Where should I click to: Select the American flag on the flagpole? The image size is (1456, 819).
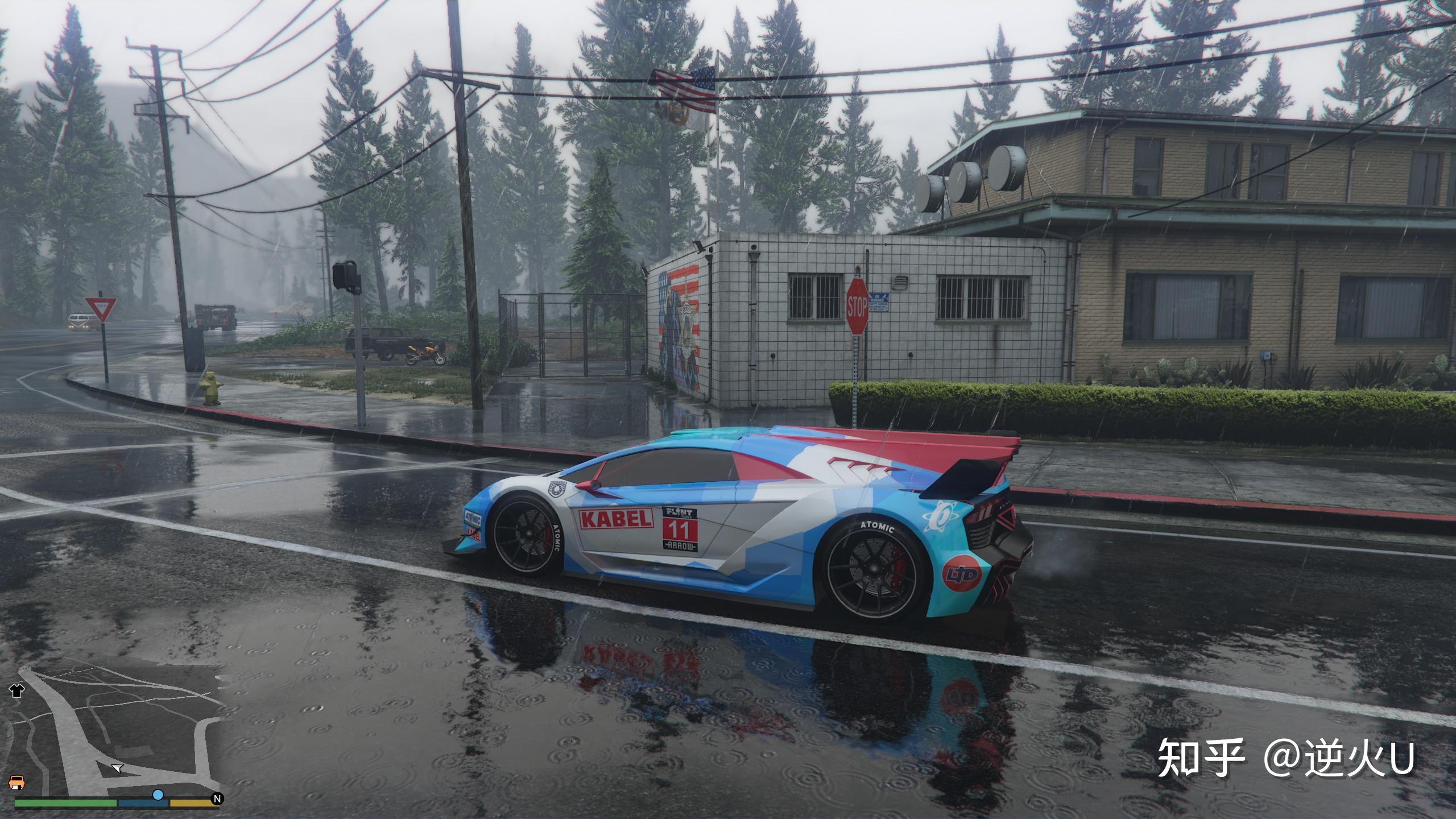(685, 85)
